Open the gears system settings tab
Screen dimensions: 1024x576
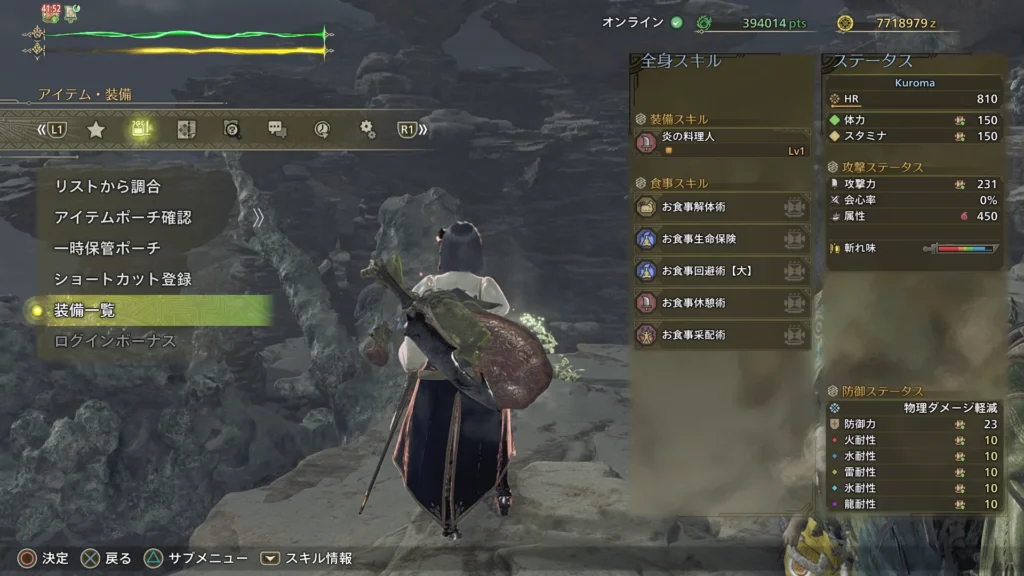click(x=367, y=129)
